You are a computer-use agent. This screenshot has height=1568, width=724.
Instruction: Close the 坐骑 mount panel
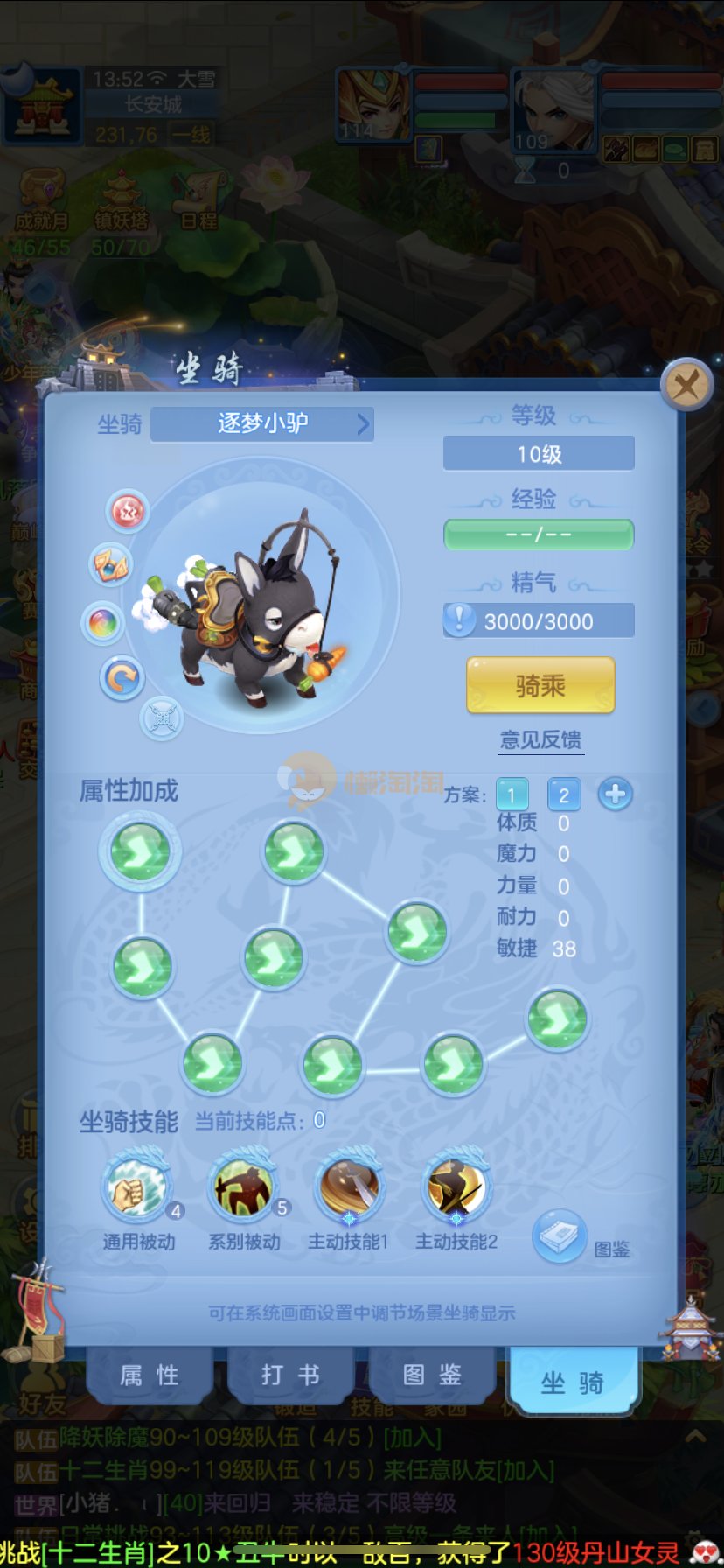[x=686, y=384]
